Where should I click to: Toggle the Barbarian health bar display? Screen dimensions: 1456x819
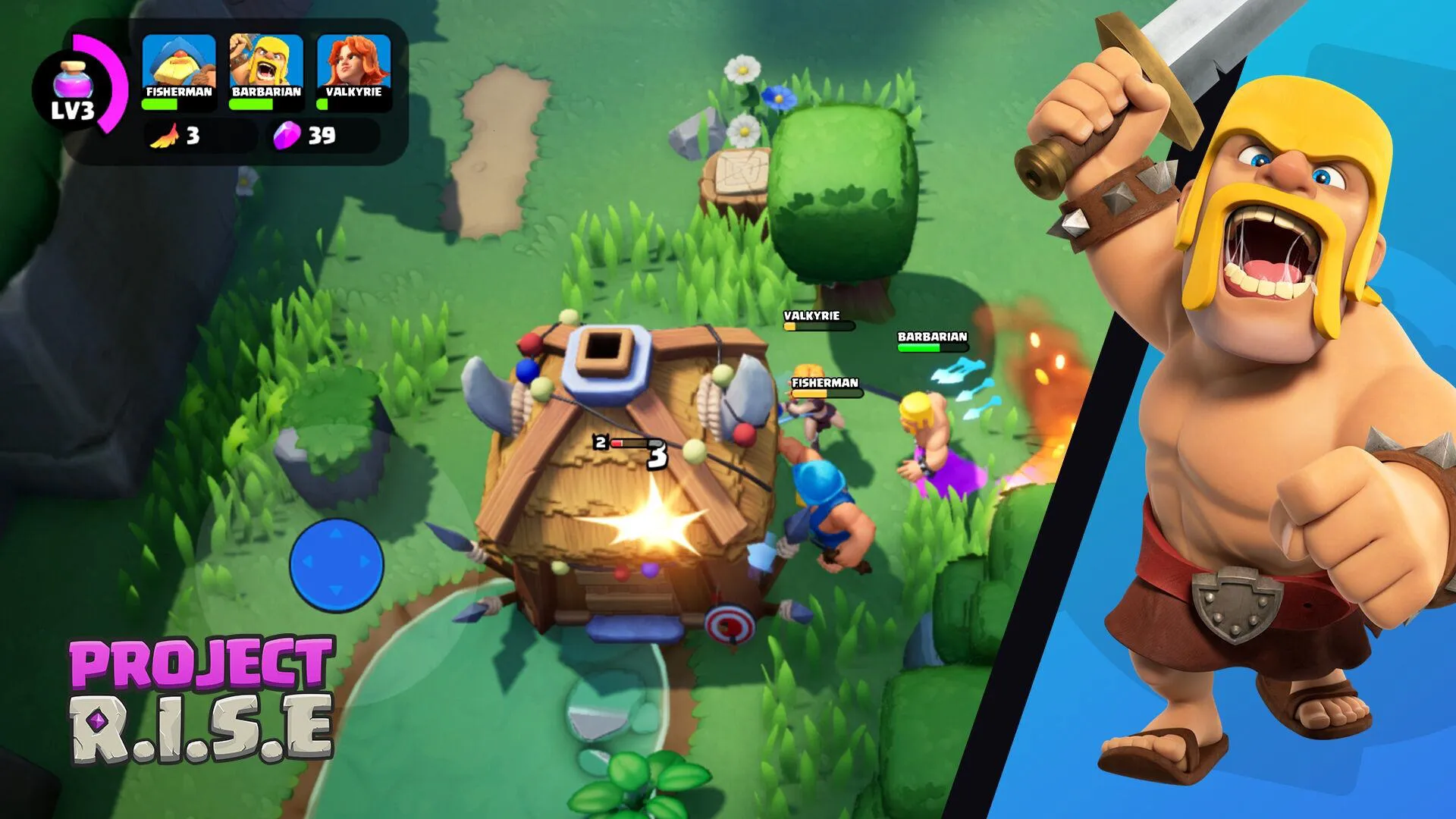pos(267,105)
